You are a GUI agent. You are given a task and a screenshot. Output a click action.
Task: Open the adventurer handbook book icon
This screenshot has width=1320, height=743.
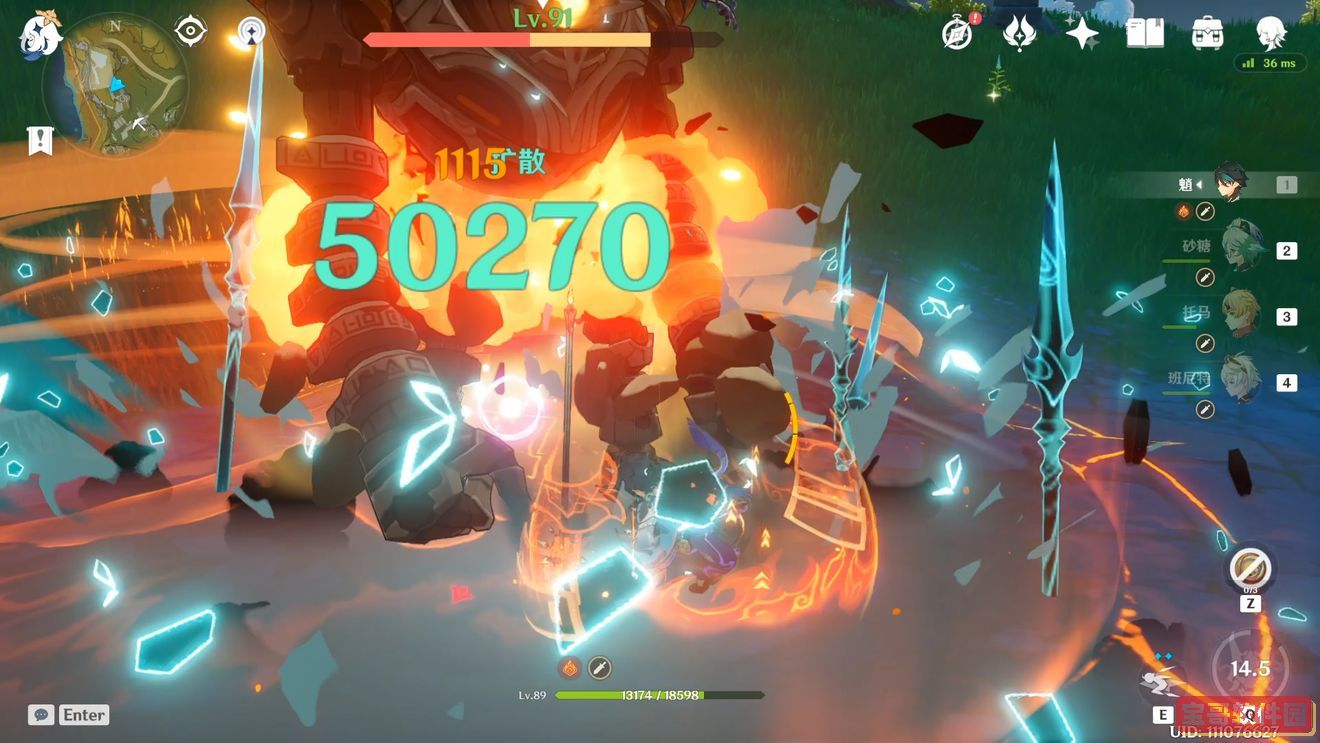click(x=1144, y=34)
